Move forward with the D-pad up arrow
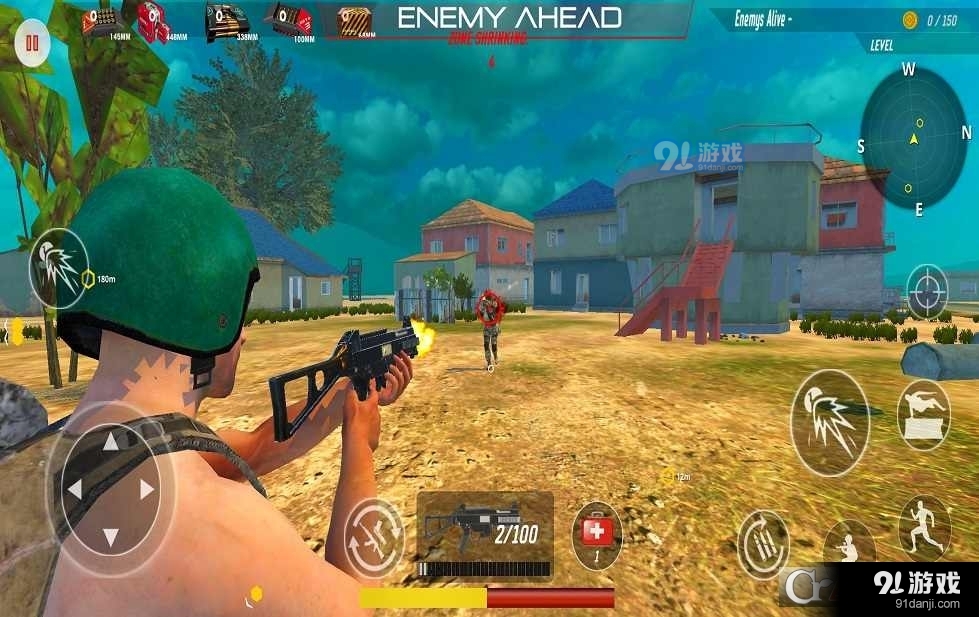 [112, 441]
